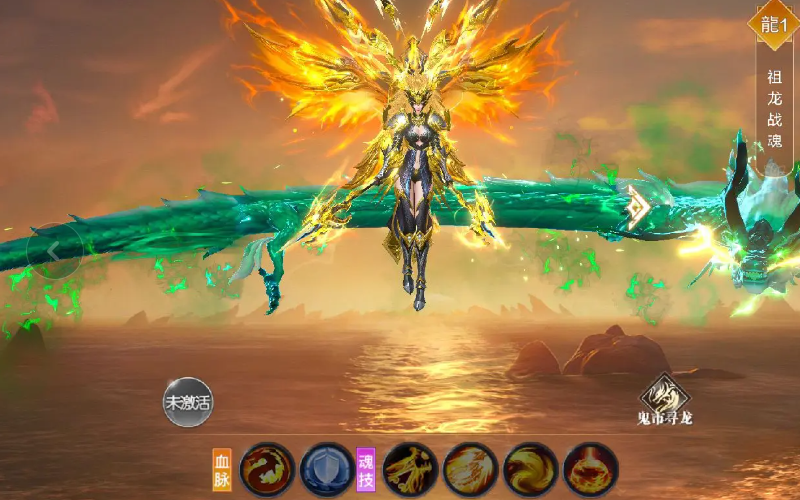The height and width of the screenshot is (500, 800).
Task: Choose the blue shield bloodline skill icon
Action: click(x=326, y=469)
